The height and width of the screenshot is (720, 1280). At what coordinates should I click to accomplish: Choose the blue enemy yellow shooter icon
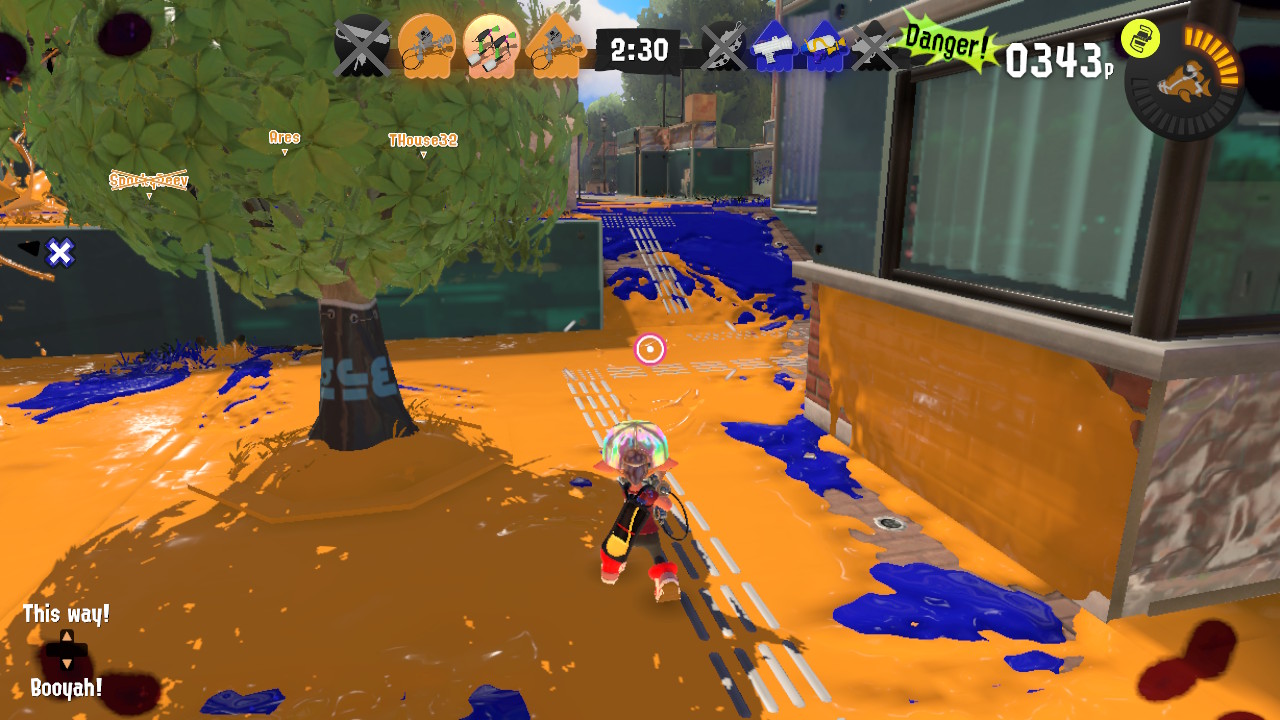coord(823,46)
